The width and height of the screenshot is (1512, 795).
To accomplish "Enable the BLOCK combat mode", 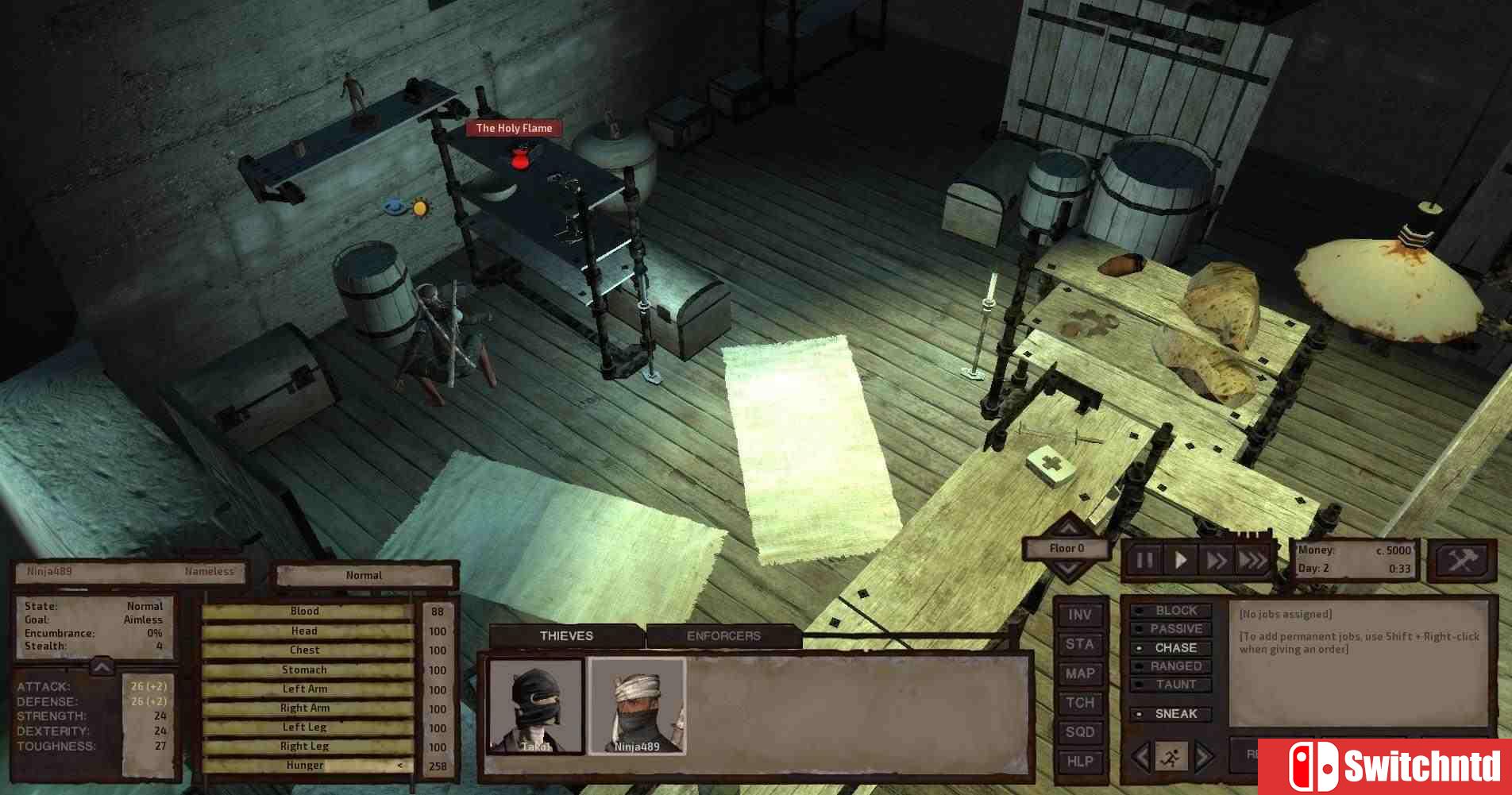I will [x=1174, y=611].
